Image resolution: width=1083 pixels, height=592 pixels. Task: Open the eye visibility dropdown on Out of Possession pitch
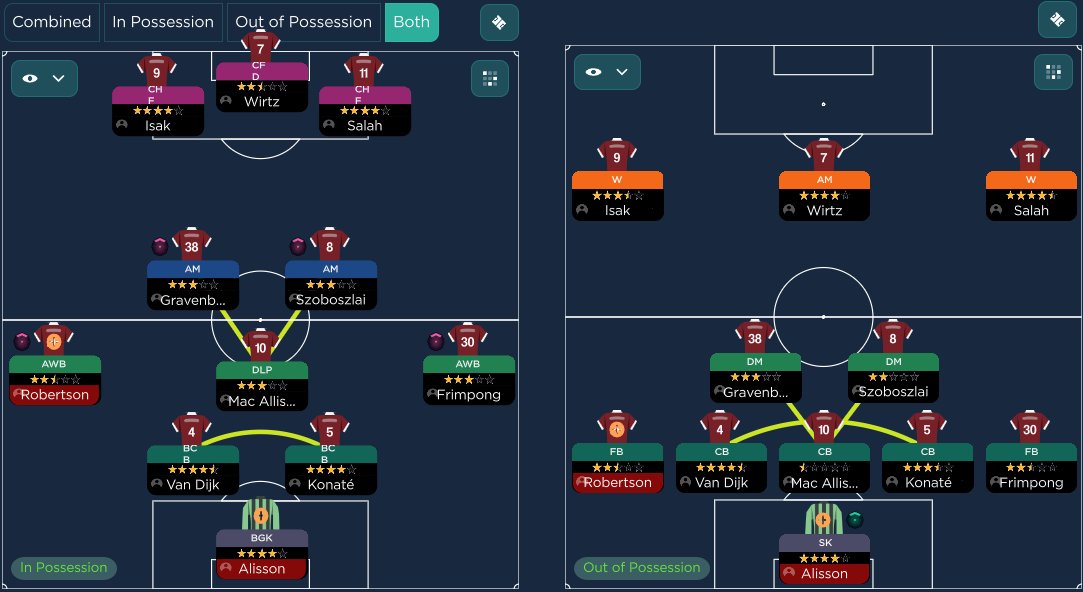[x=607, y=72]
